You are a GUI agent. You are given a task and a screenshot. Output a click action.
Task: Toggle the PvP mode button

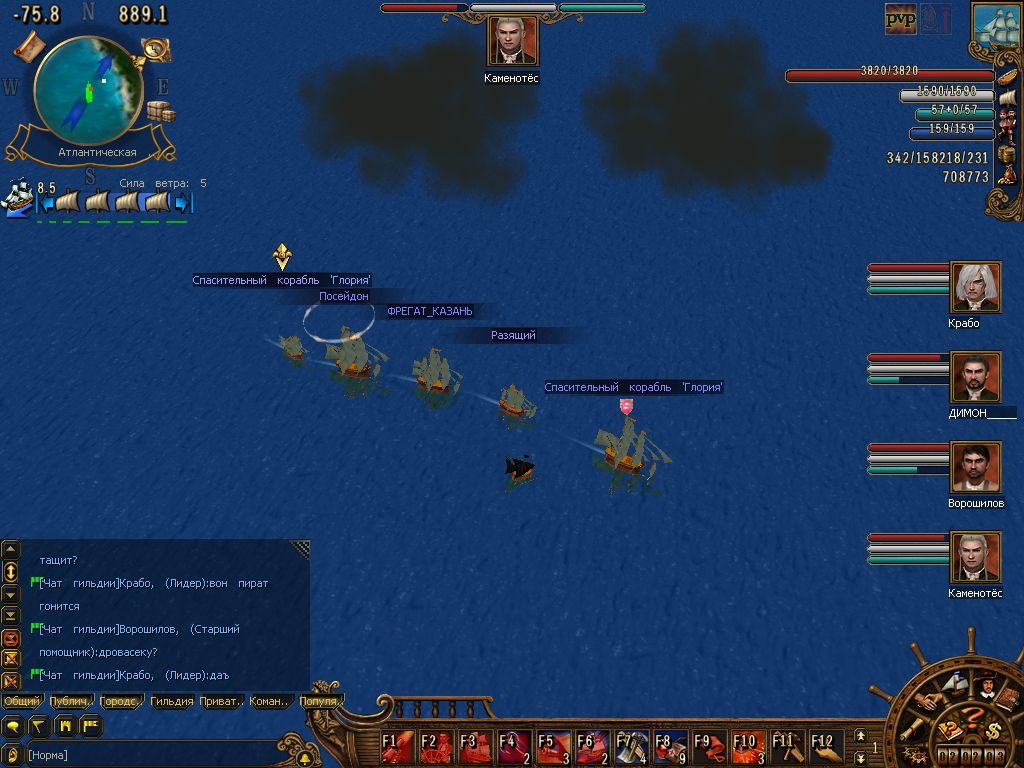pyautogui.click(x=901, y=18)
